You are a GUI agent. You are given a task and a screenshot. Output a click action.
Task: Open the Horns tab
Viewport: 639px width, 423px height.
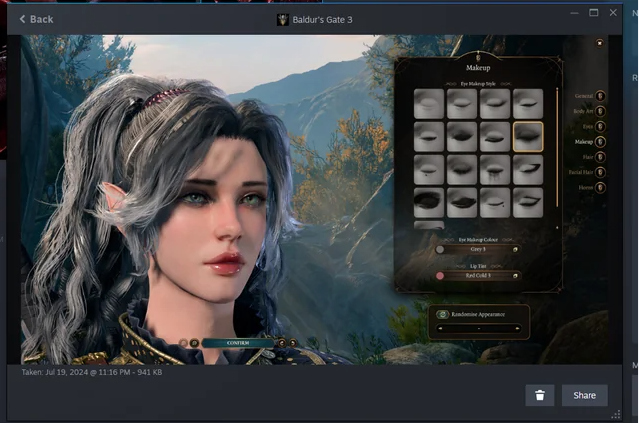tap(600, 187)
